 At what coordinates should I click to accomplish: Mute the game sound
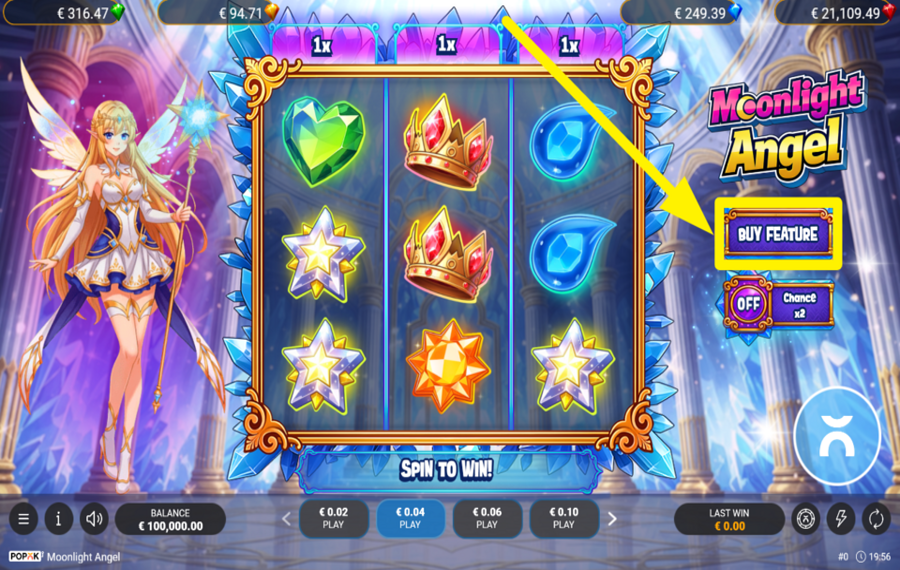pos(94,519)
